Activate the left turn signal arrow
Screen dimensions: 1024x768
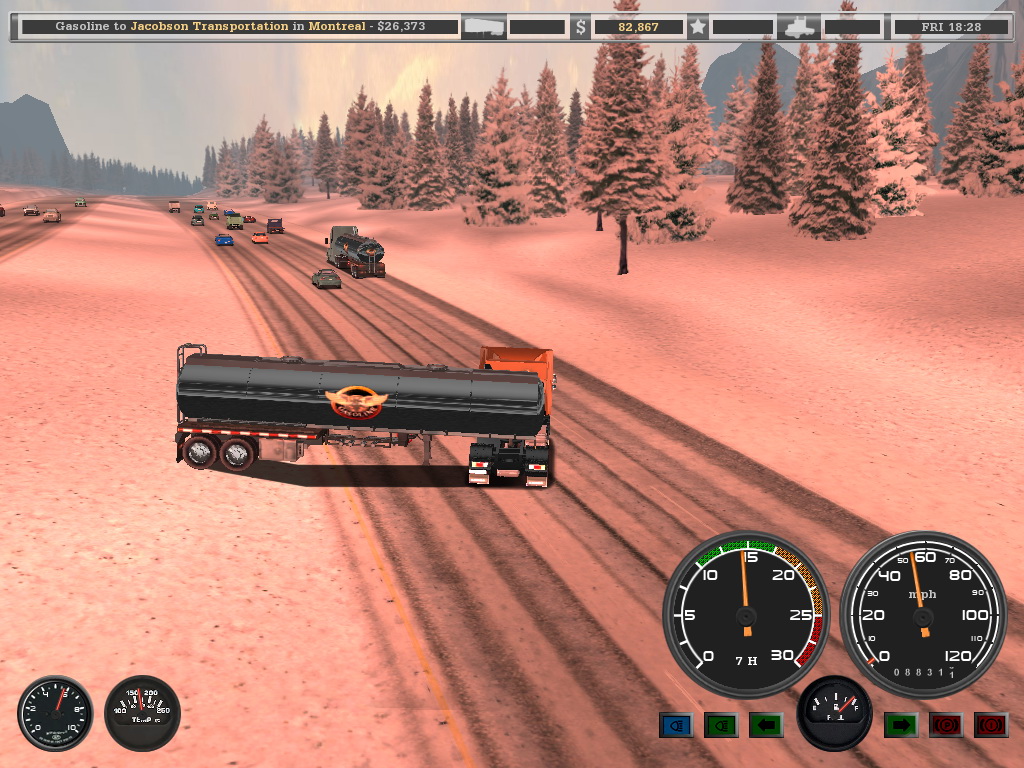(x=766, y=725)
